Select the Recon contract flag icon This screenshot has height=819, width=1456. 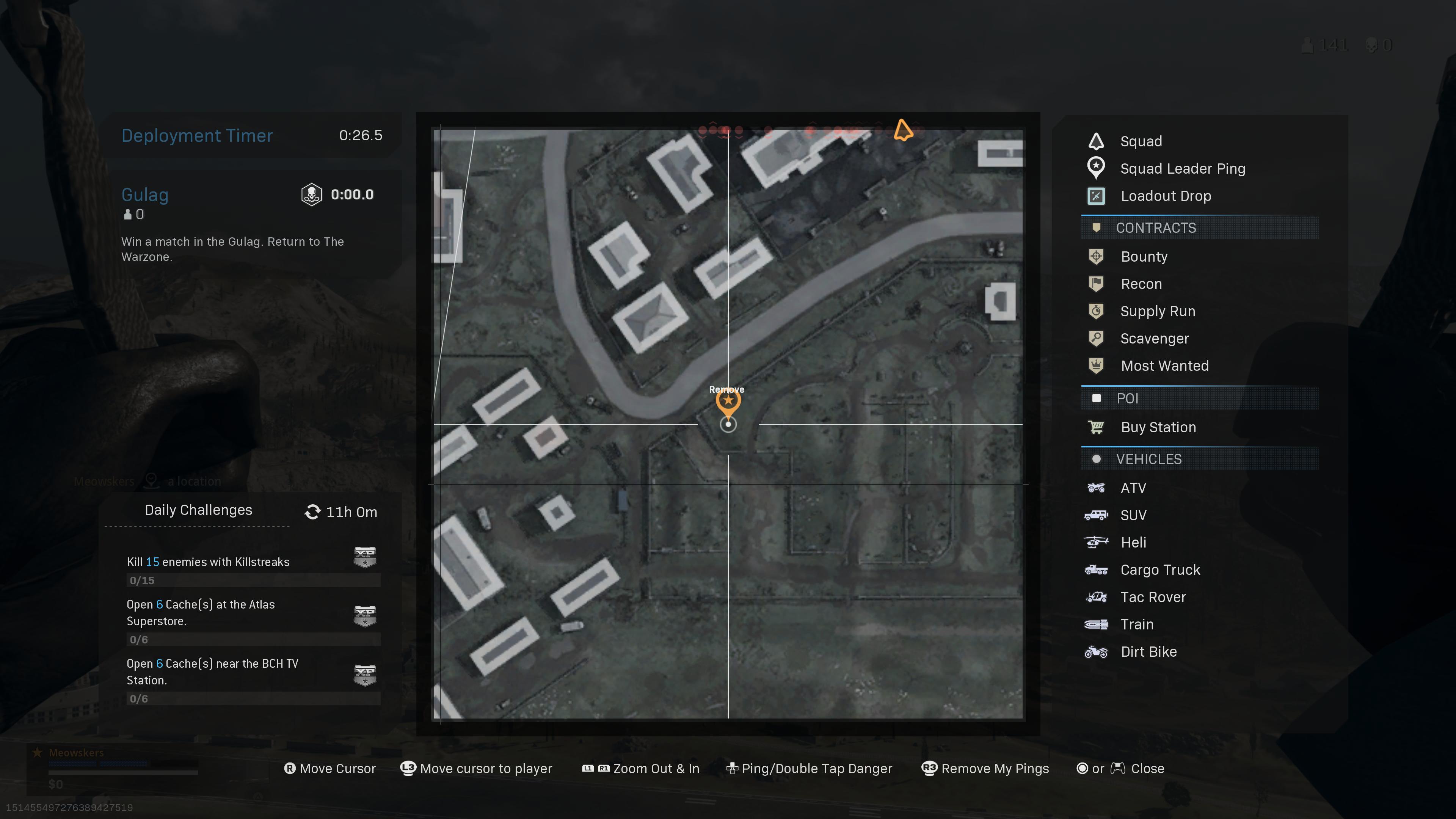click(1097, 284)
